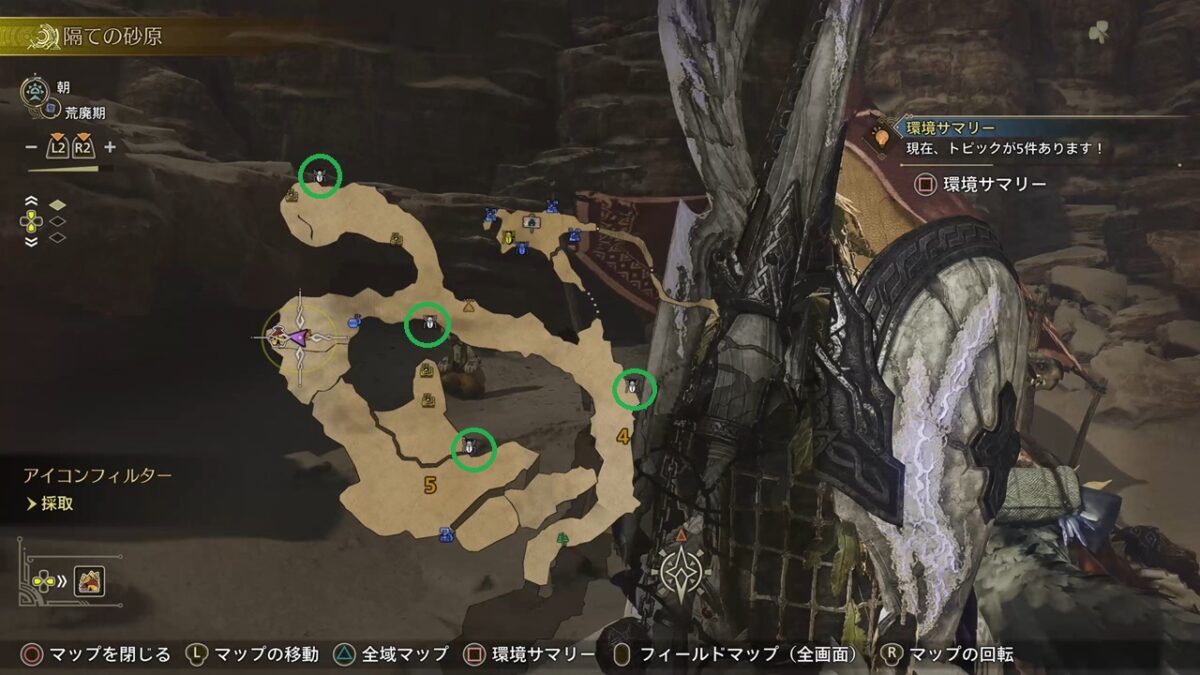Select the area 4 number on map
The width and height of the screenshot is (1200, 675).
[623, 436]
